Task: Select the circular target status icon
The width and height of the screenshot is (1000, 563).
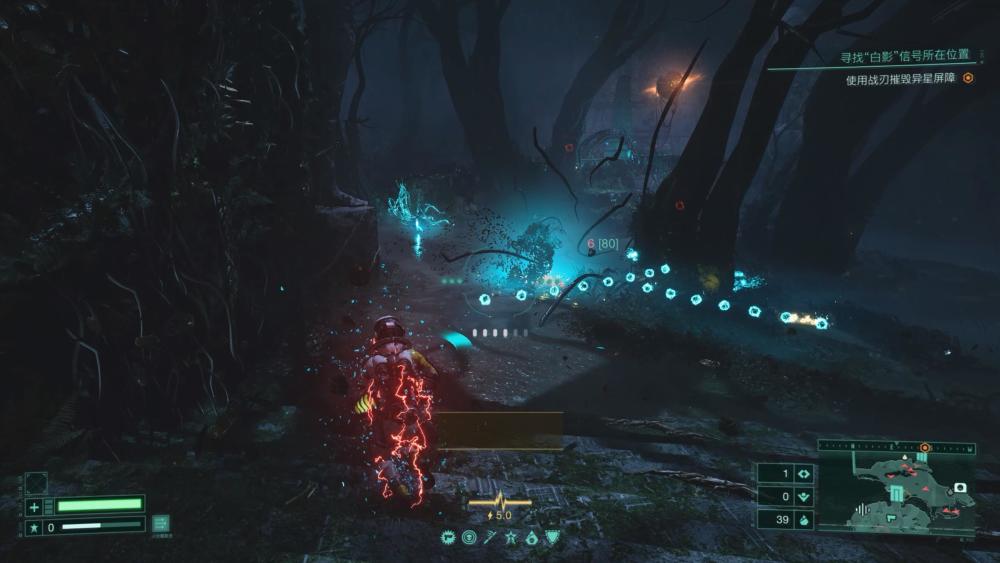Action: [x=469, y=538]
